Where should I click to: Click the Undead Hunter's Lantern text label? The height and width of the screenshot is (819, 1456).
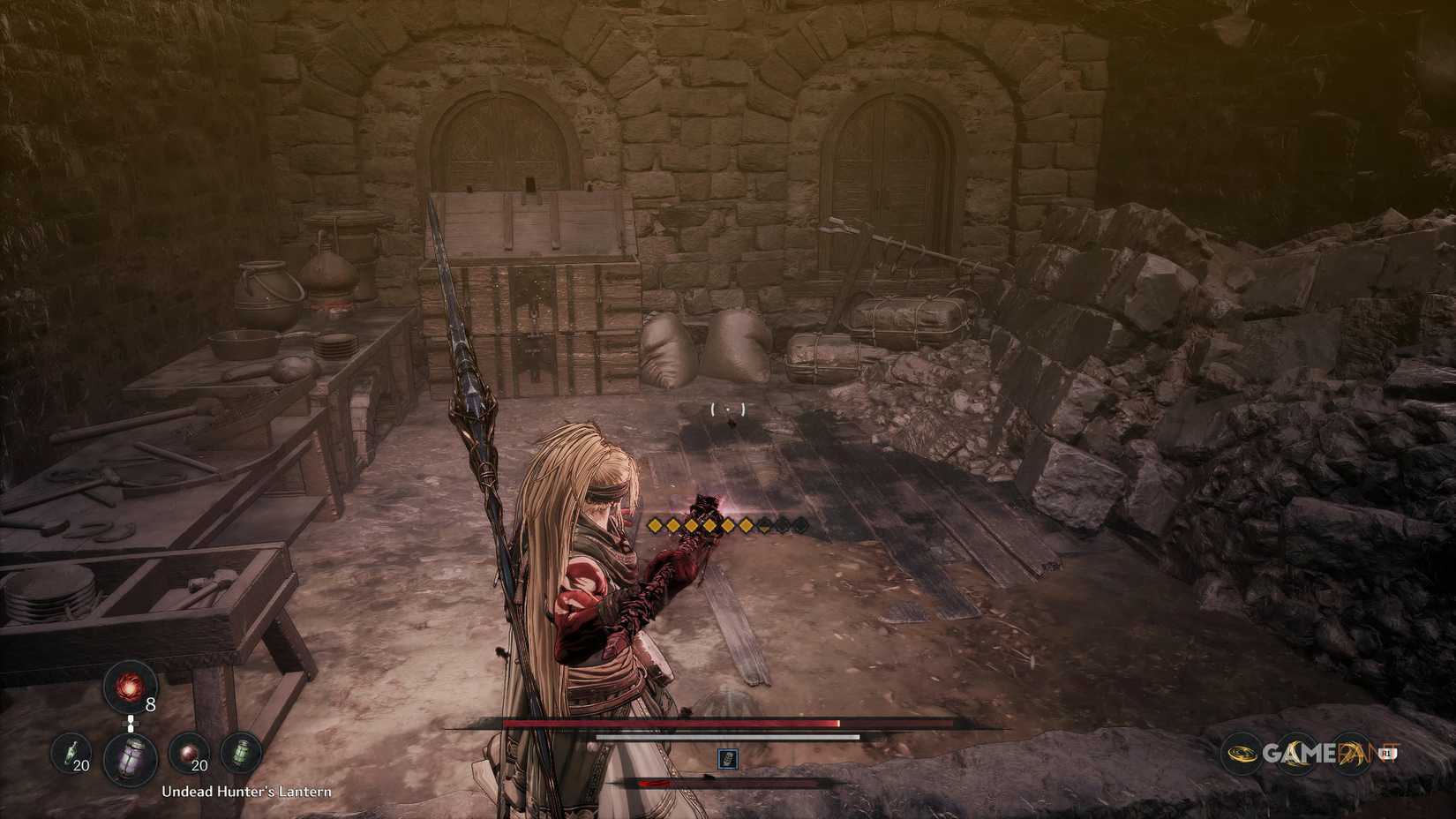tap(245, 792)
